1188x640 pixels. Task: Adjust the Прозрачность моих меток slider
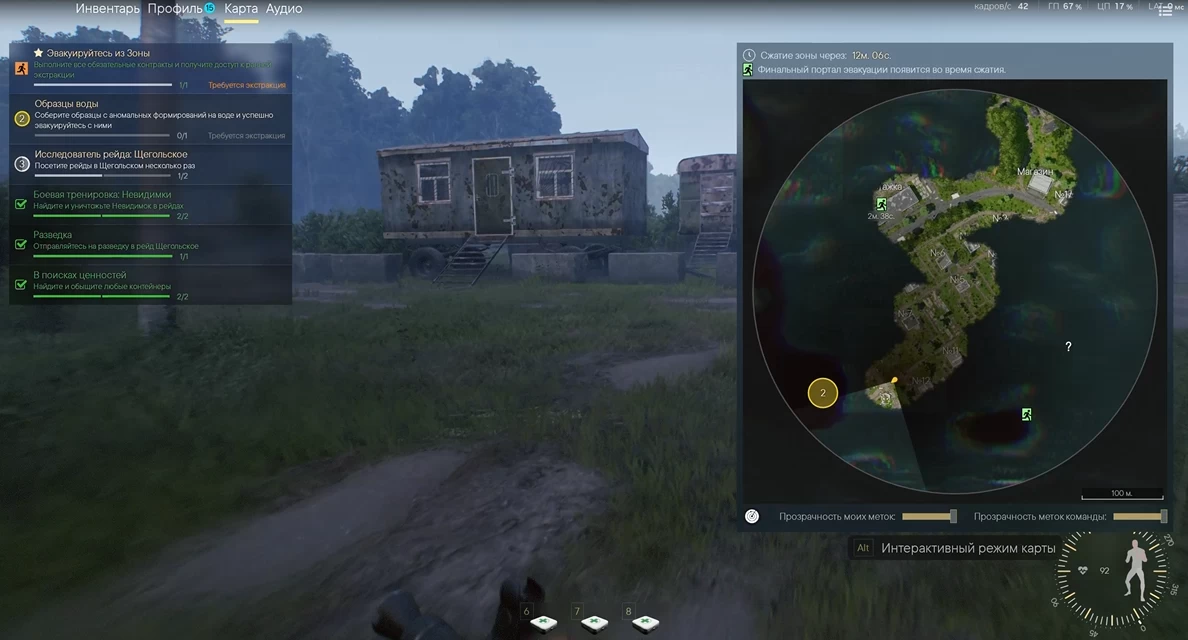tap(929, 517)
